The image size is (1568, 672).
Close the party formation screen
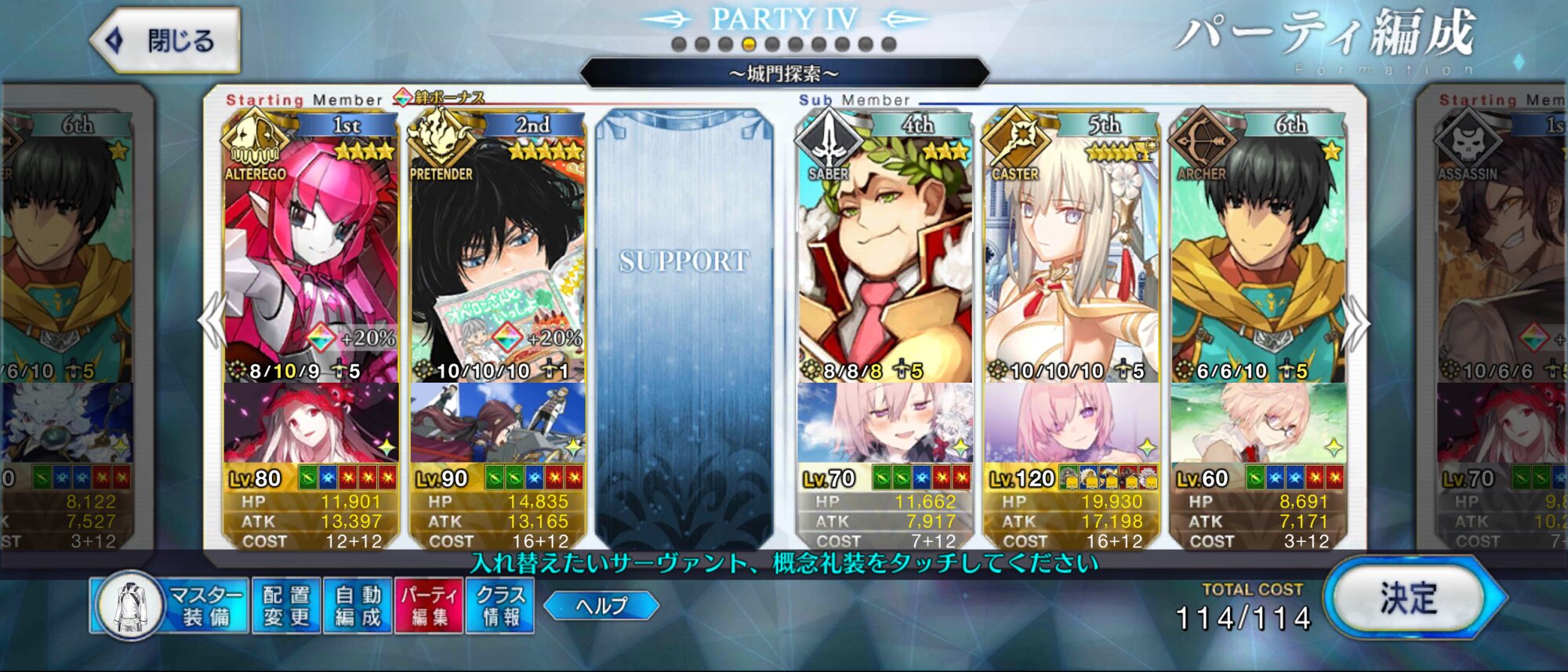pos(166,41)
